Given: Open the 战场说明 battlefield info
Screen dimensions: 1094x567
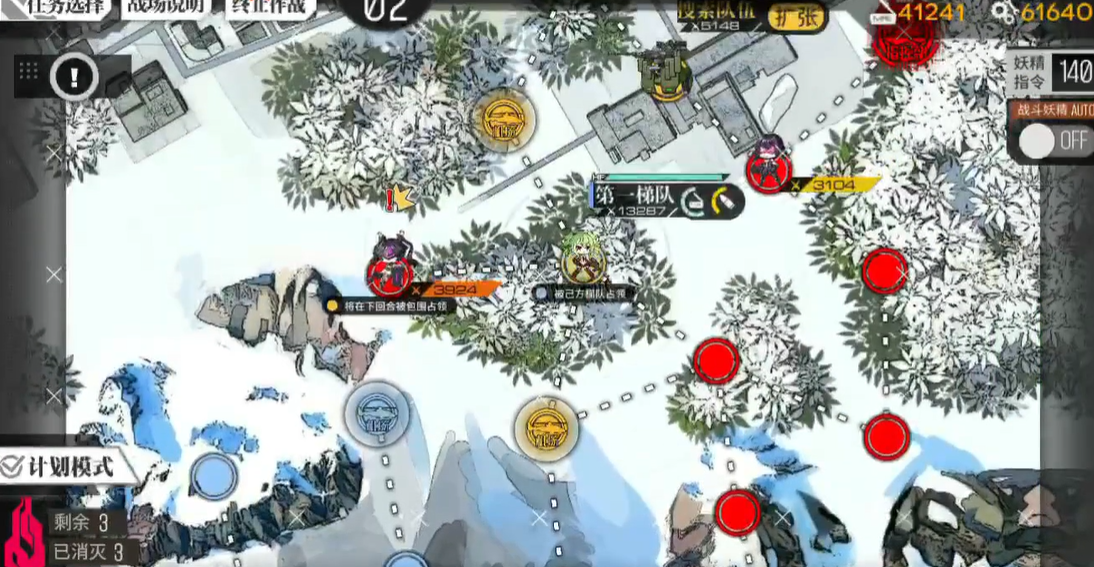Looking at the screenshot, I should (166, 7).
